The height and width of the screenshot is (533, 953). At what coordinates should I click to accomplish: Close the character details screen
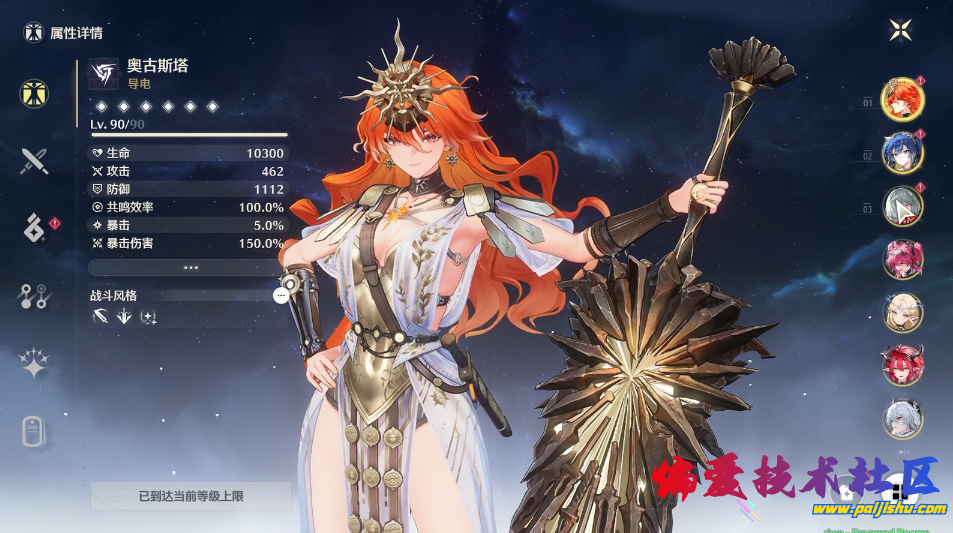coord(900,30)
